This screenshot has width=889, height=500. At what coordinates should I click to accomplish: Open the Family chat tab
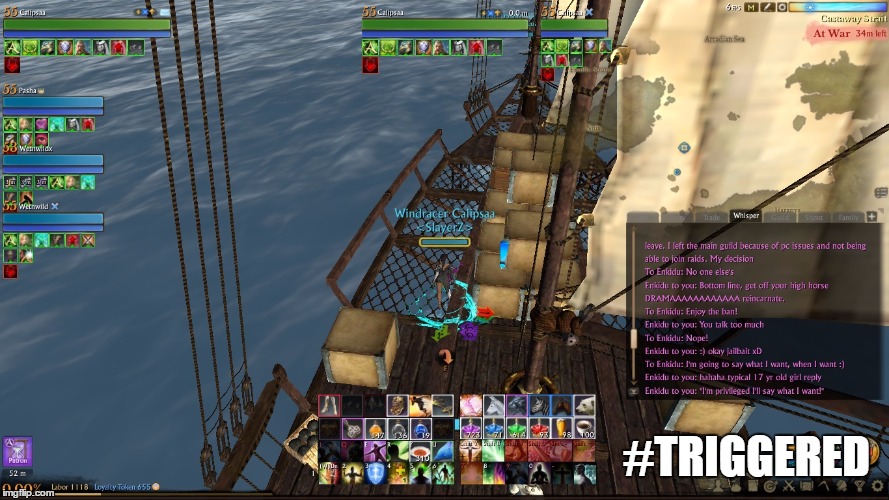[846, 216]
